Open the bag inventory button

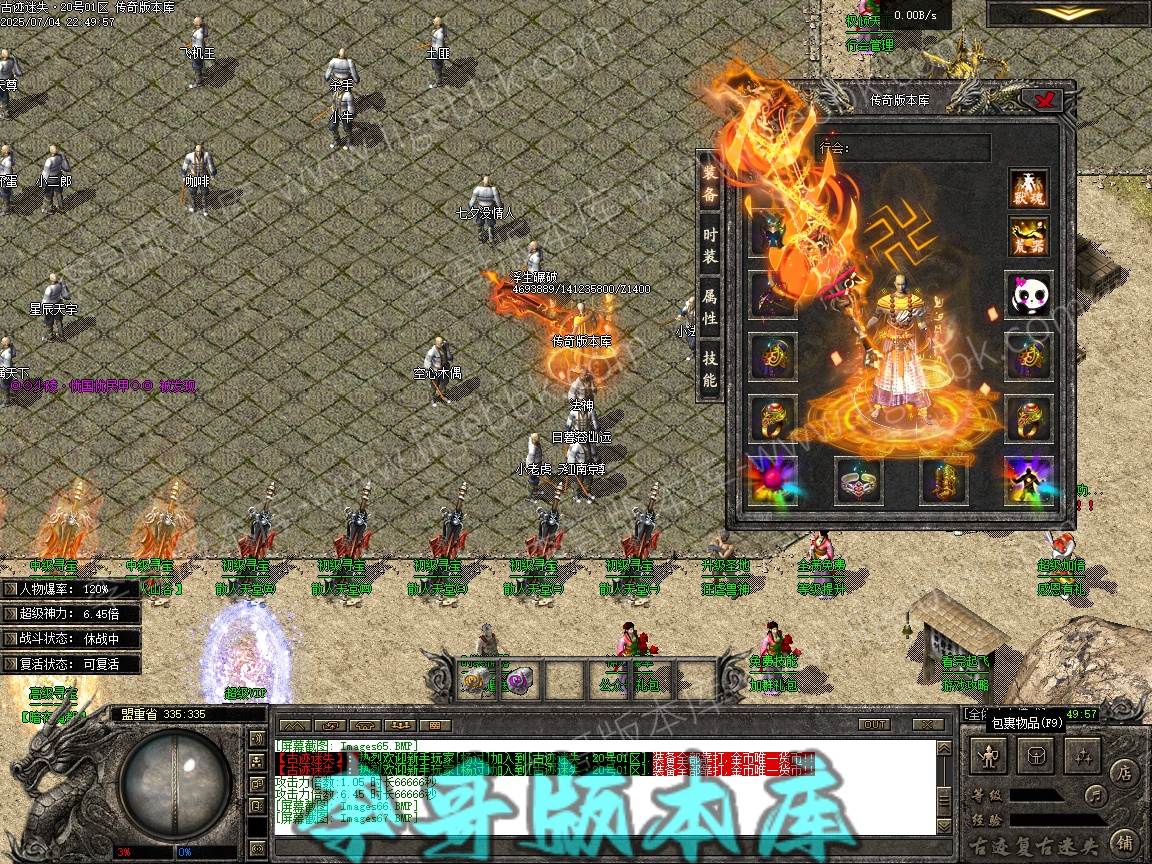[x=1037, y=756]
